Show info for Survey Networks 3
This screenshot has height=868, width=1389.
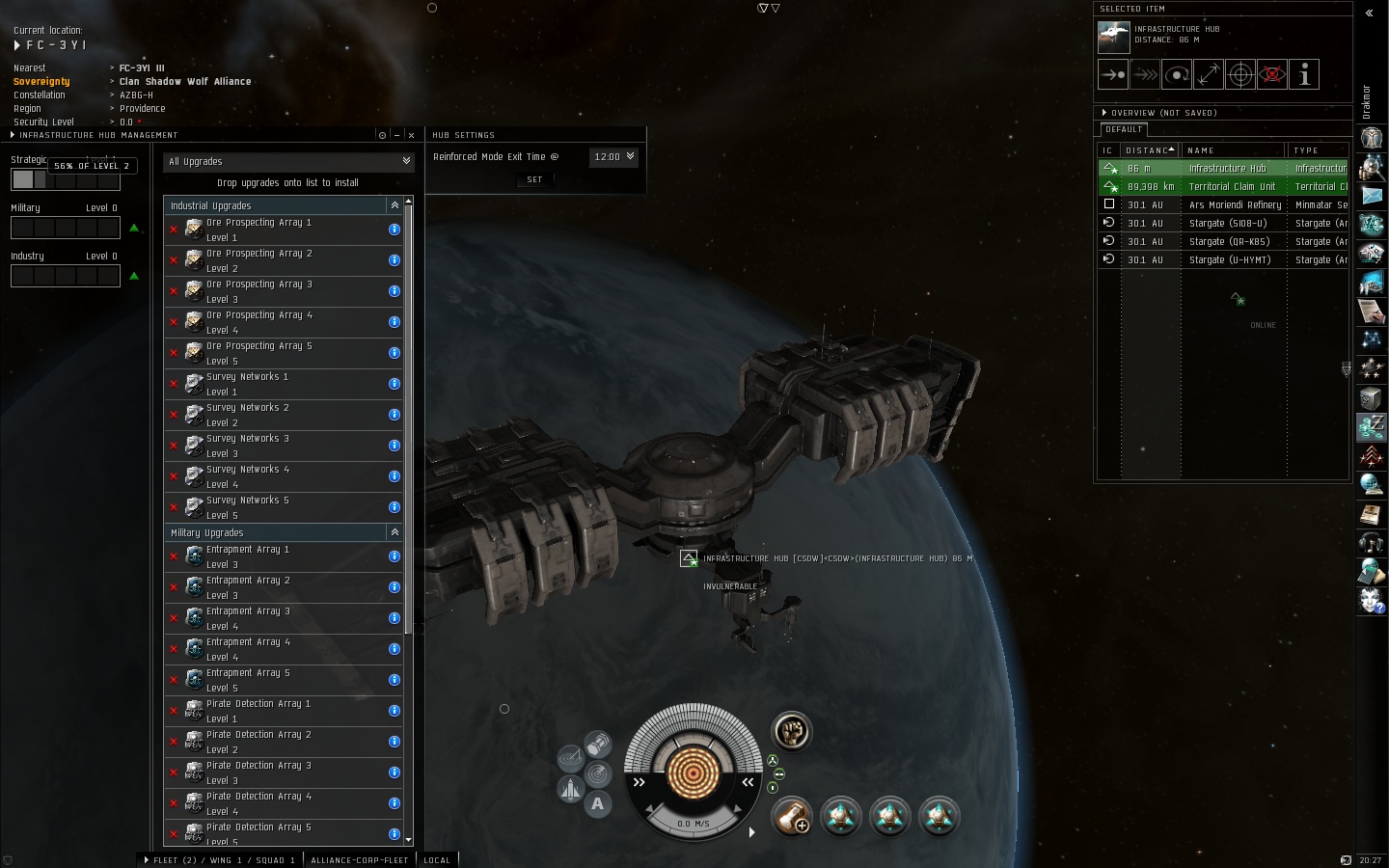click(x=395, y=446)
